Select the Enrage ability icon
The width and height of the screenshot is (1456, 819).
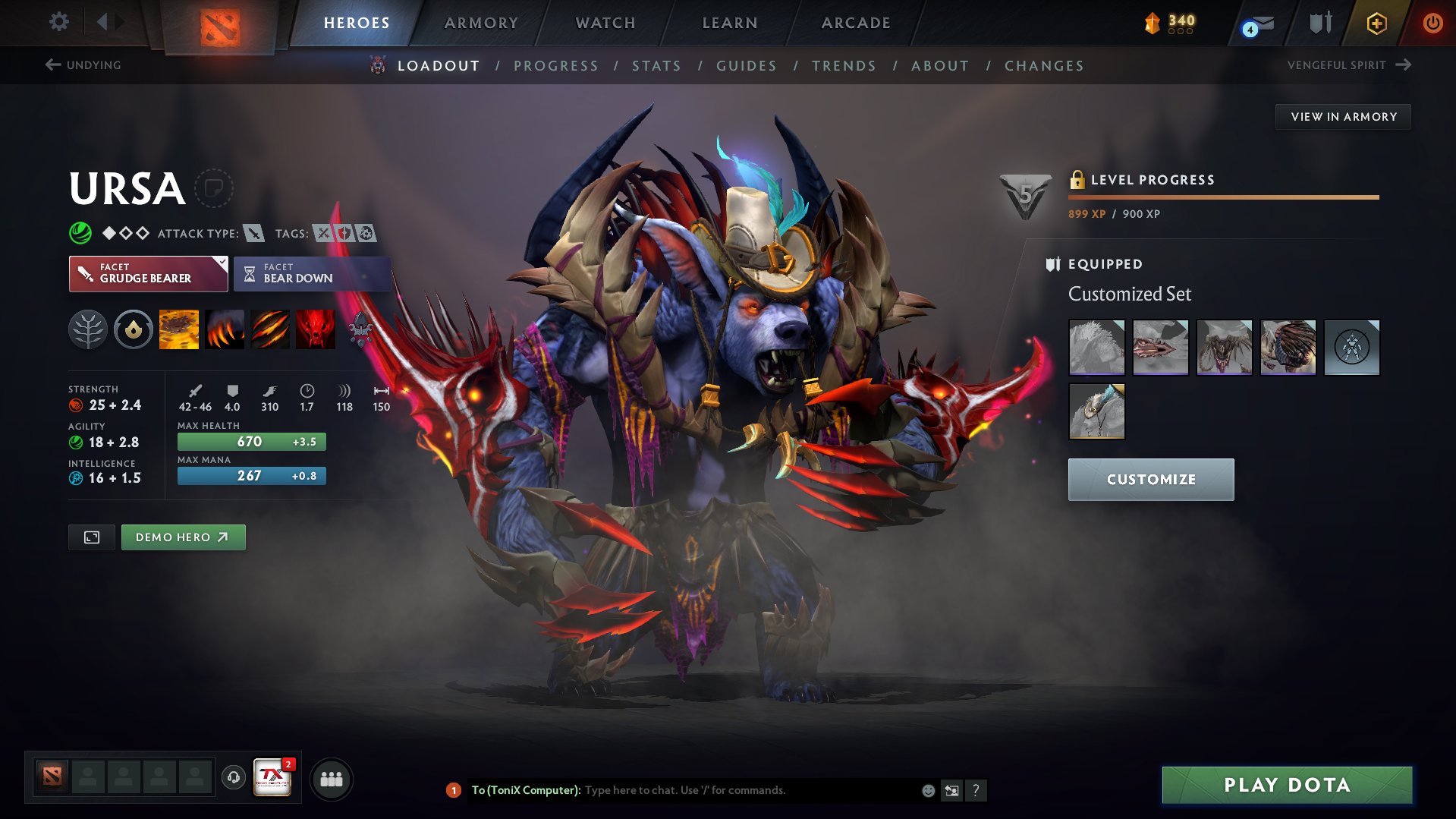click(x=316, y=329)
